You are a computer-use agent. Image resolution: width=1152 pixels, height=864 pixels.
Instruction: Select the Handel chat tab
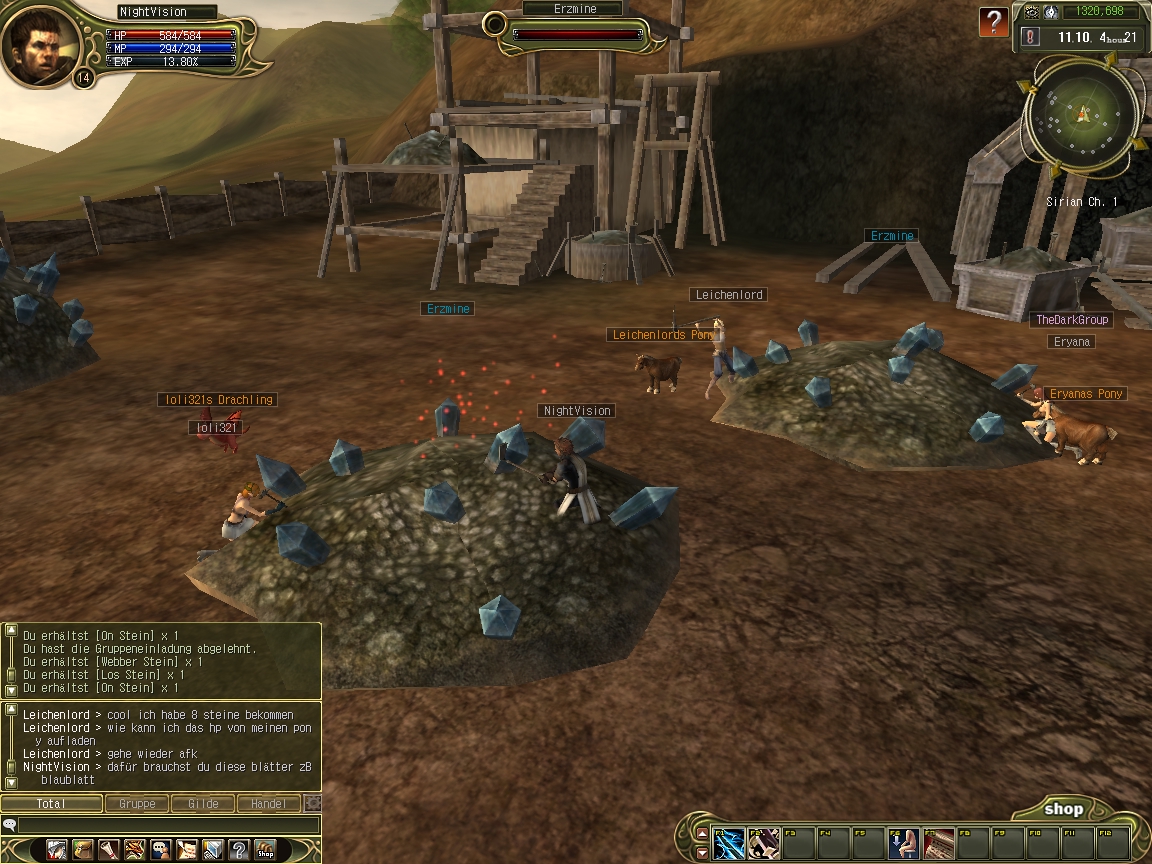(x=268, y=803)
